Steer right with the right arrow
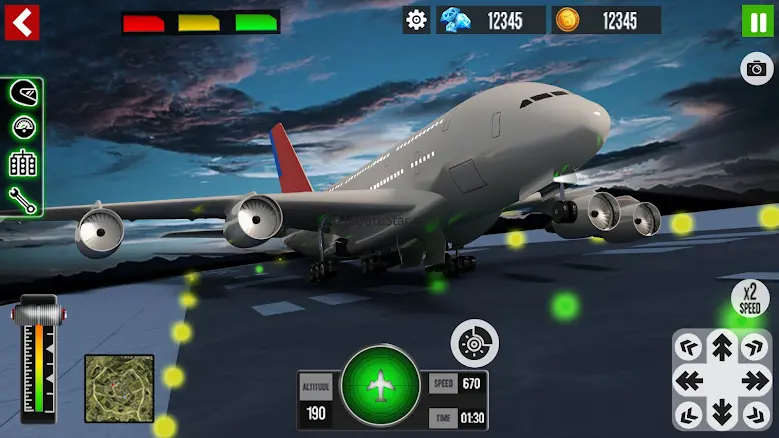The height and width of the screenshot is (438, 779). 755,380
